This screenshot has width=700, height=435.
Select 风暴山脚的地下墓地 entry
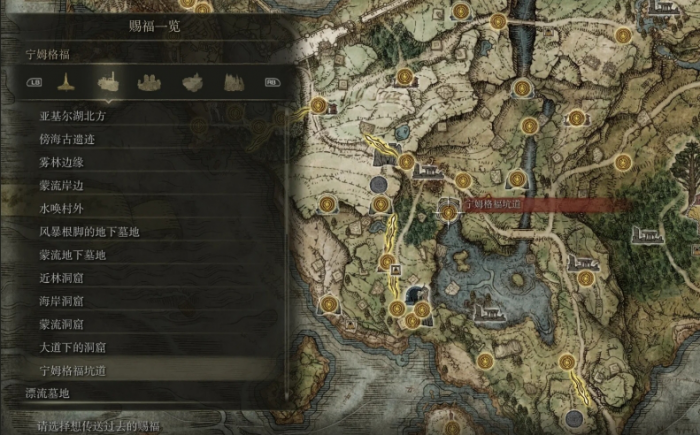click(89, 232)
